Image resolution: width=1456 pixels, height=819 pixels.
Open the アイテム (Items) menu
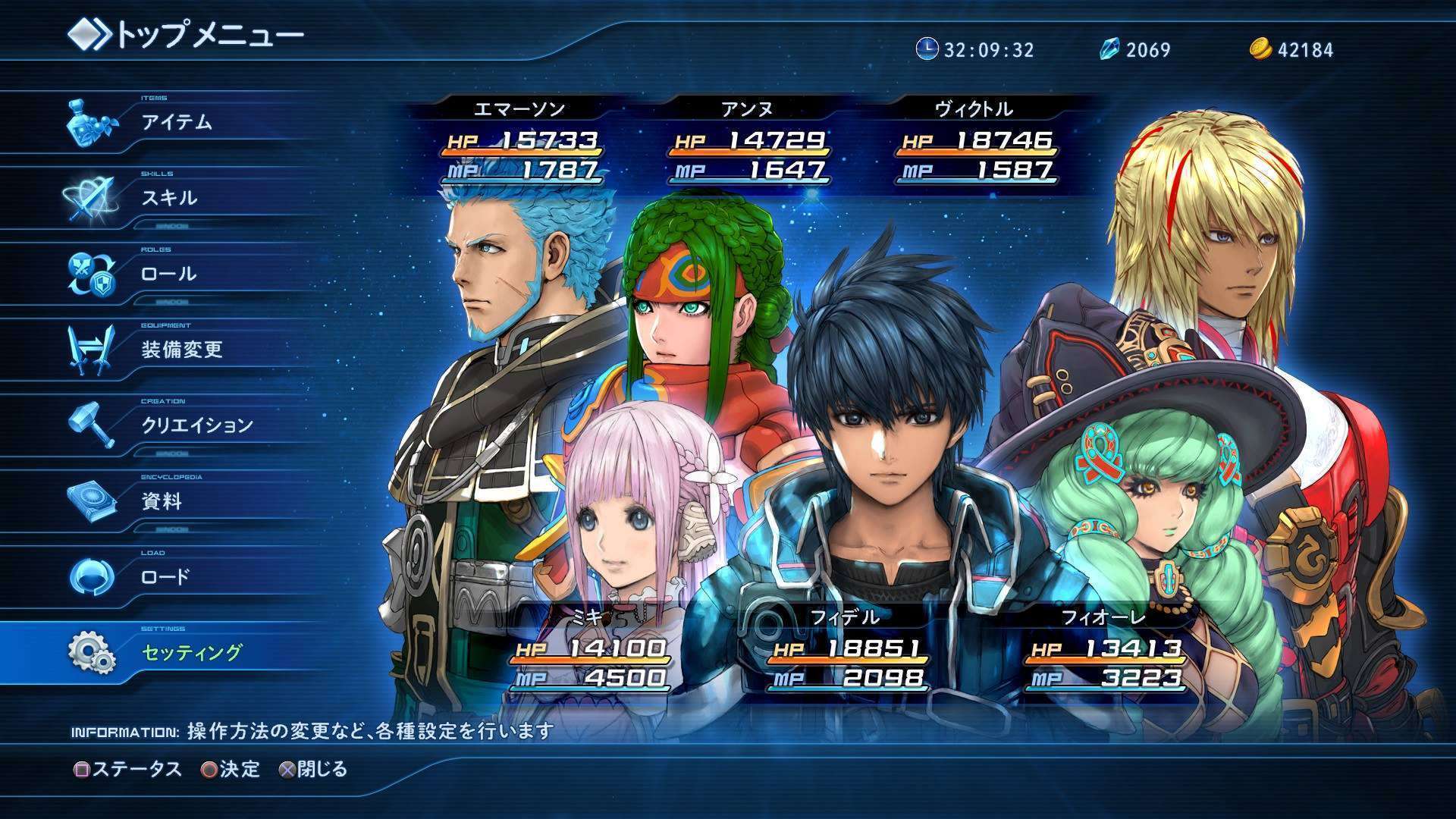point(176,122)
